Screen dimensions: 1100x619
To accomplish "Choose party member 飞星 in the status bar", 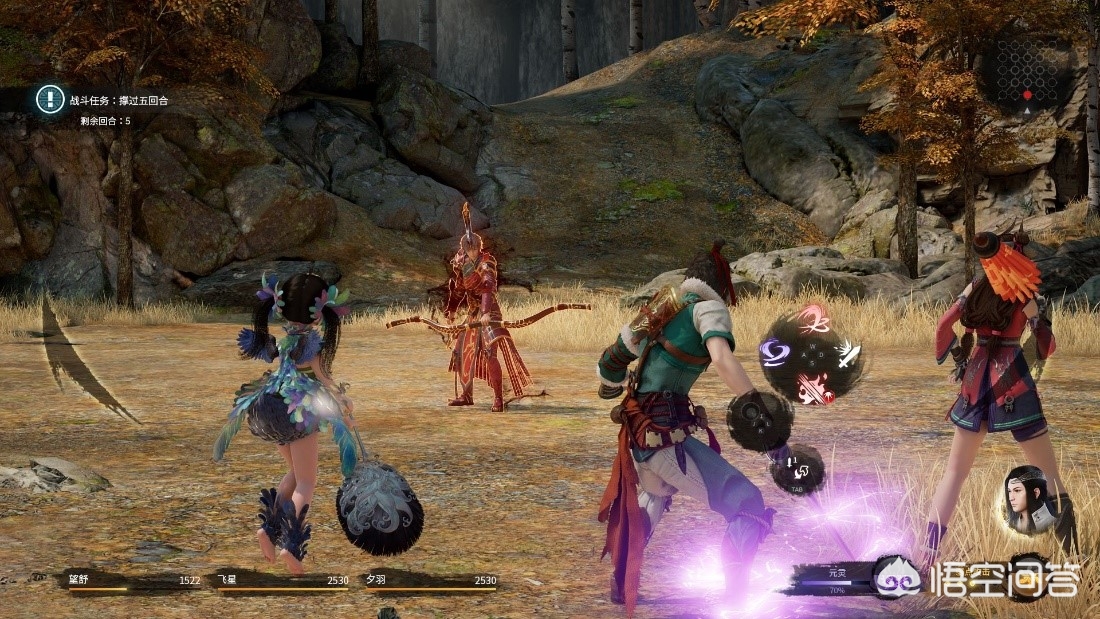I will click(282, 581).
